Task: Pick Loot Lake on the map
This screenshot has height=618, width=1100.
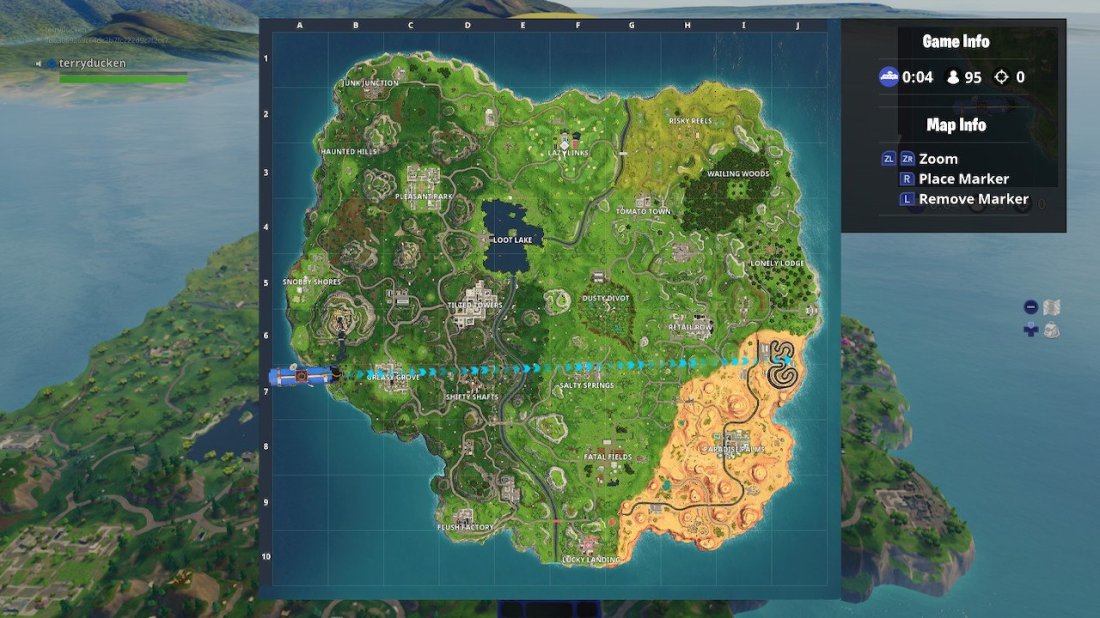Action: (512, 240)
